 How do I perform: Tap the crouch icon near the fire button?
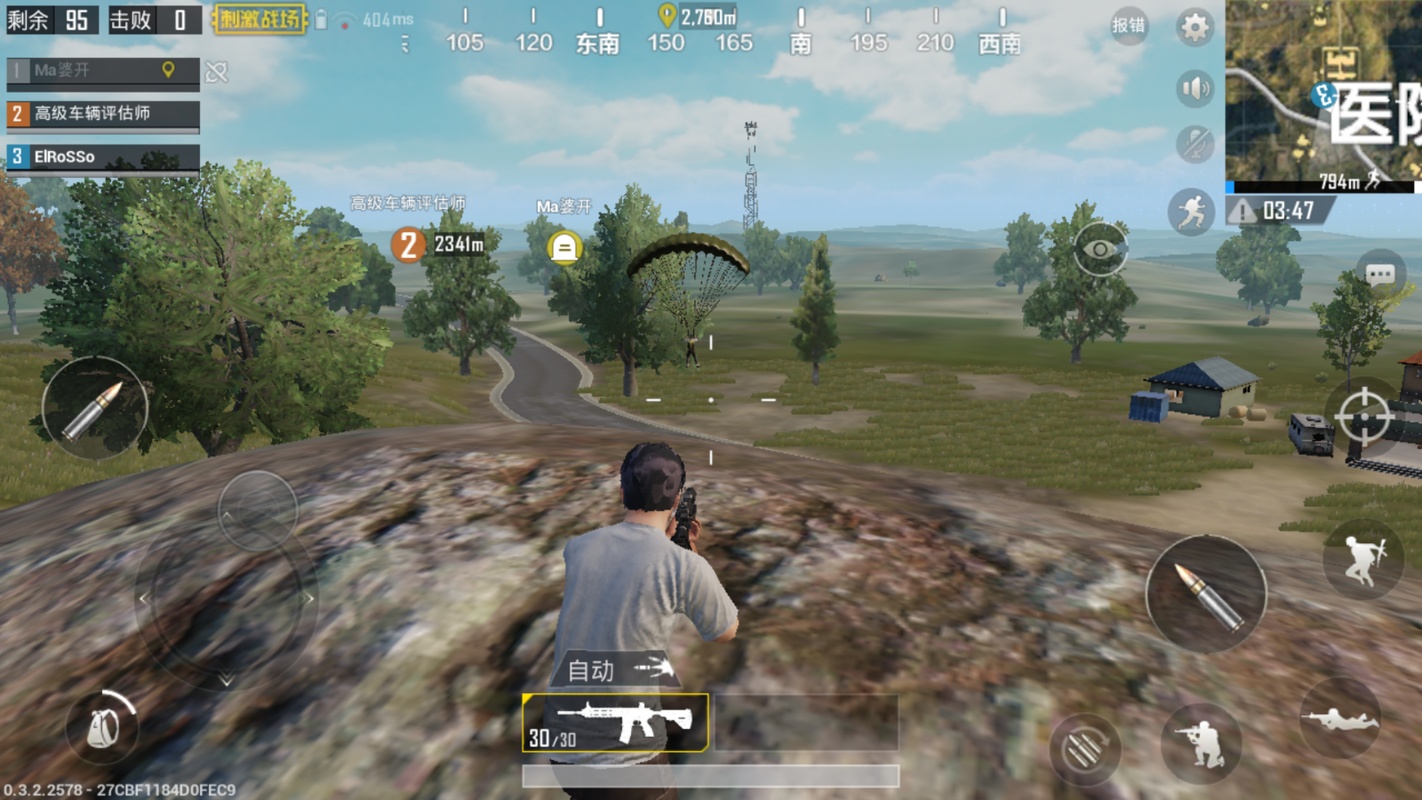pos(1203,744)
